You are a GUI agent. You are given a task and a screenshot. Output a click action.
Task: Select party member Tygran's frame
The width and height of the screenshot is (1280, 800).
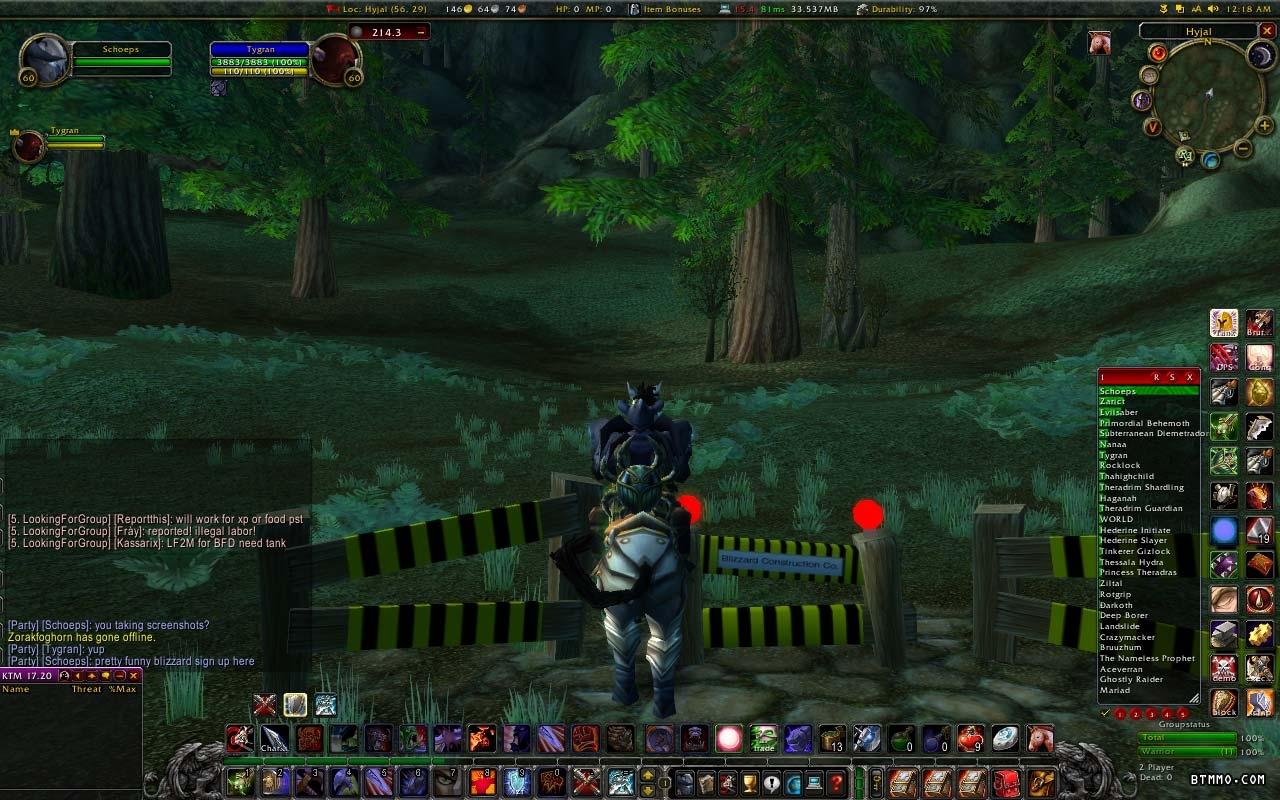30,146
